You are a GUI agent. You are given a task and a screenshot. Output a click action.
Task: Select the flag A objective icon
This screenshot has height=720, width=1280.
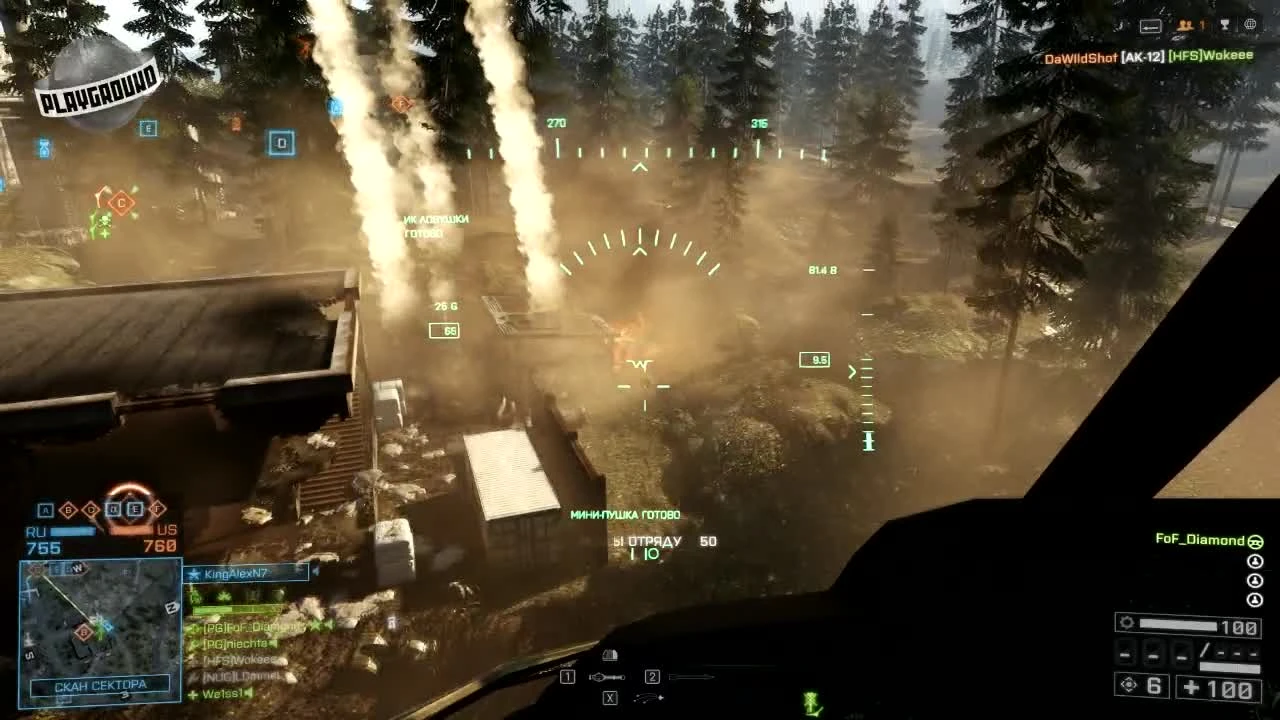coord(43,509)
